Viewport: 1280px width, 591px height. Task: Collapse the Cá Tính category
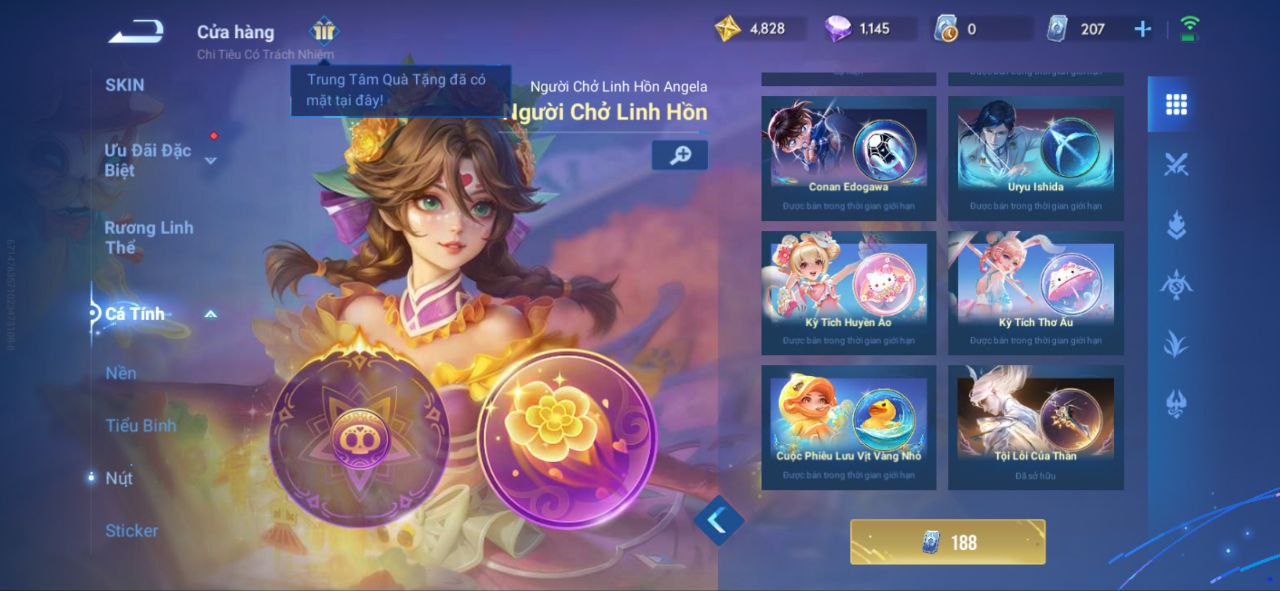(x=211, y=314)
